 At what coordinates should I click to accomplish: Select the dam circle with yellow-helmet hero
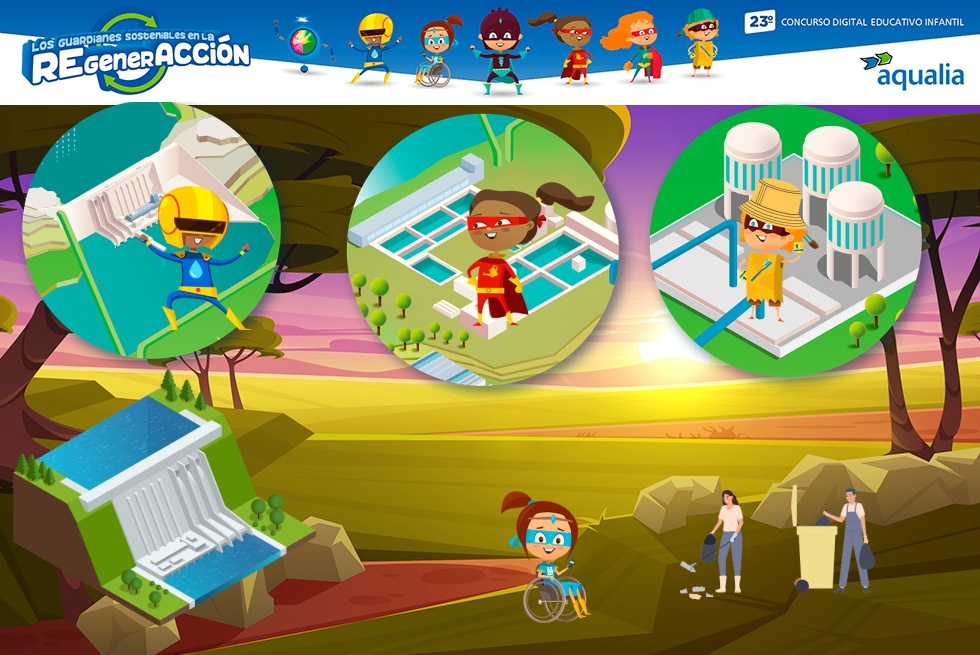[152, 232]
